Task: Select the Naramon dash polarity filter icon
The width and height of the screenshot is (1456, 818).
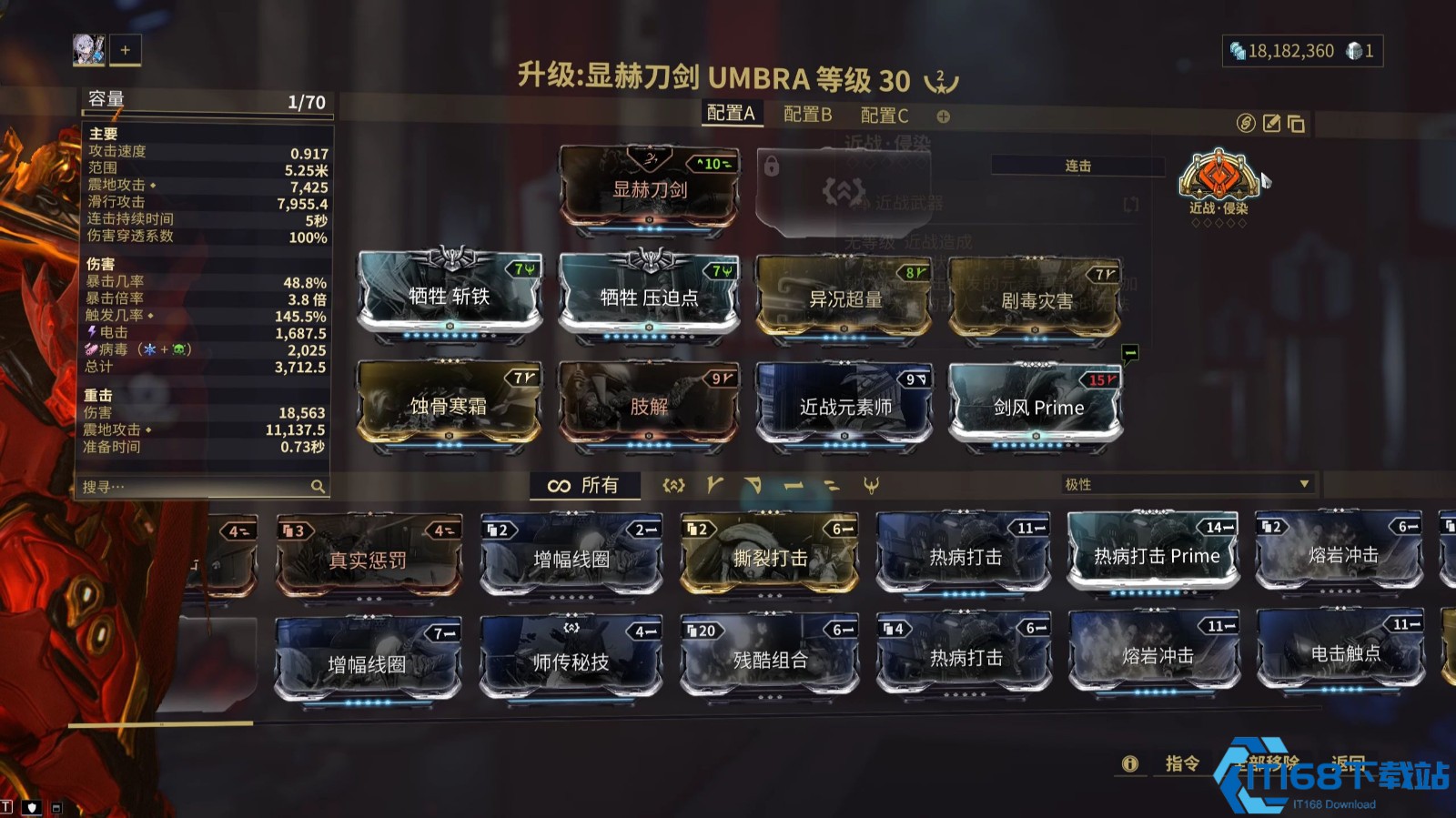Action: (793, 485)
